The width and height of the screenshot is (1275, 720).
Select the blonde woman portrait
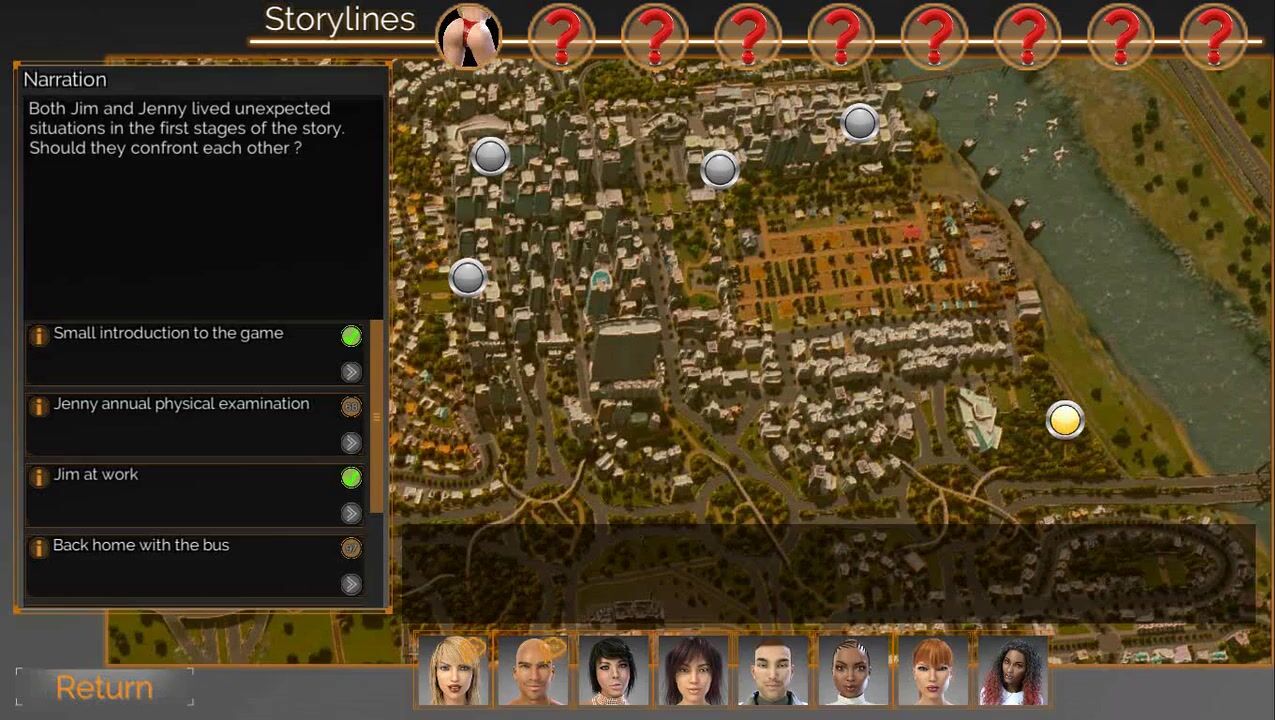tap(454, 670)
